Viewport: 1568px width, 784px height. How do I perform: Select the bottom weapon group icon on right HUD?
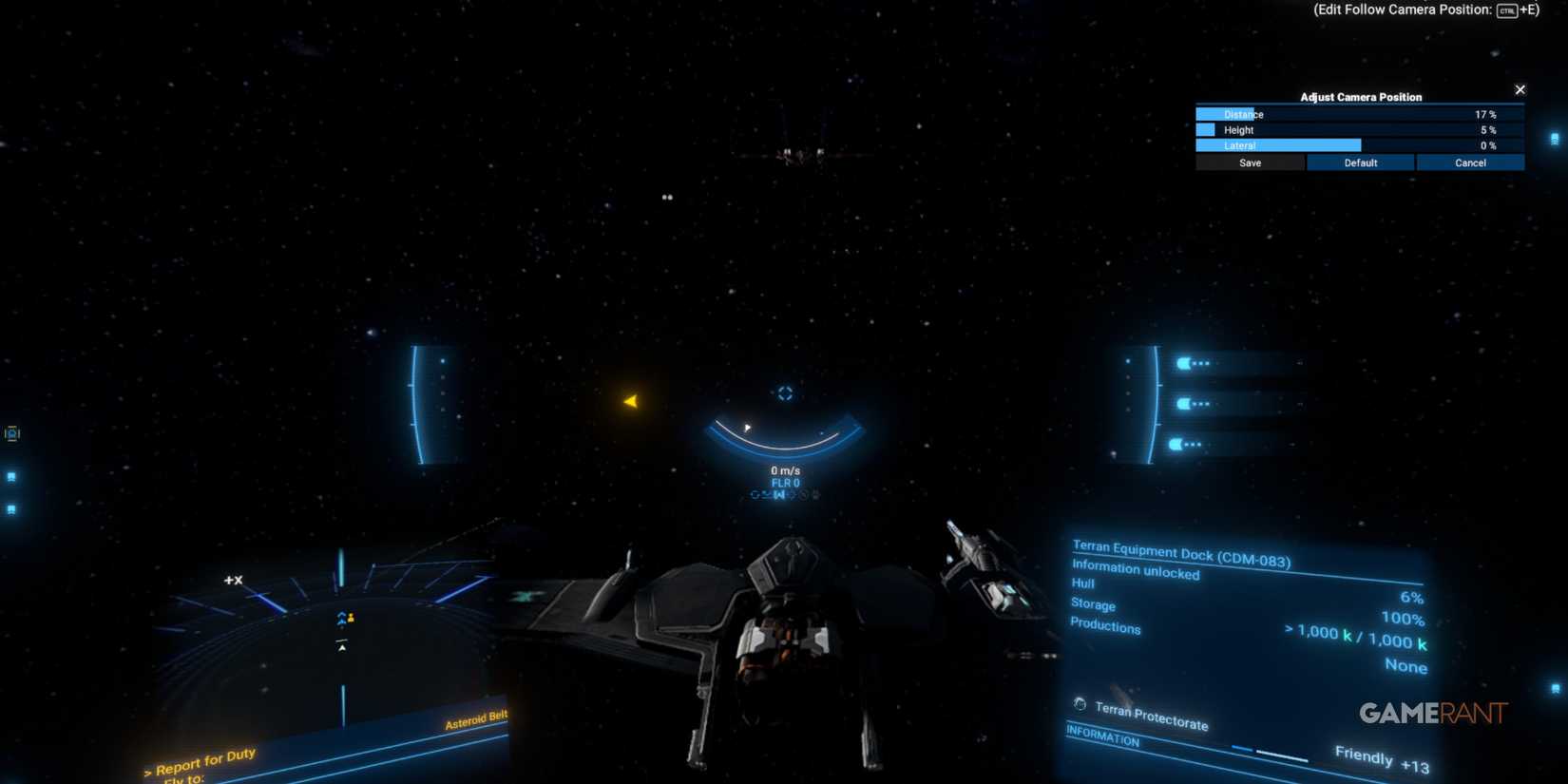[1177, 443]
